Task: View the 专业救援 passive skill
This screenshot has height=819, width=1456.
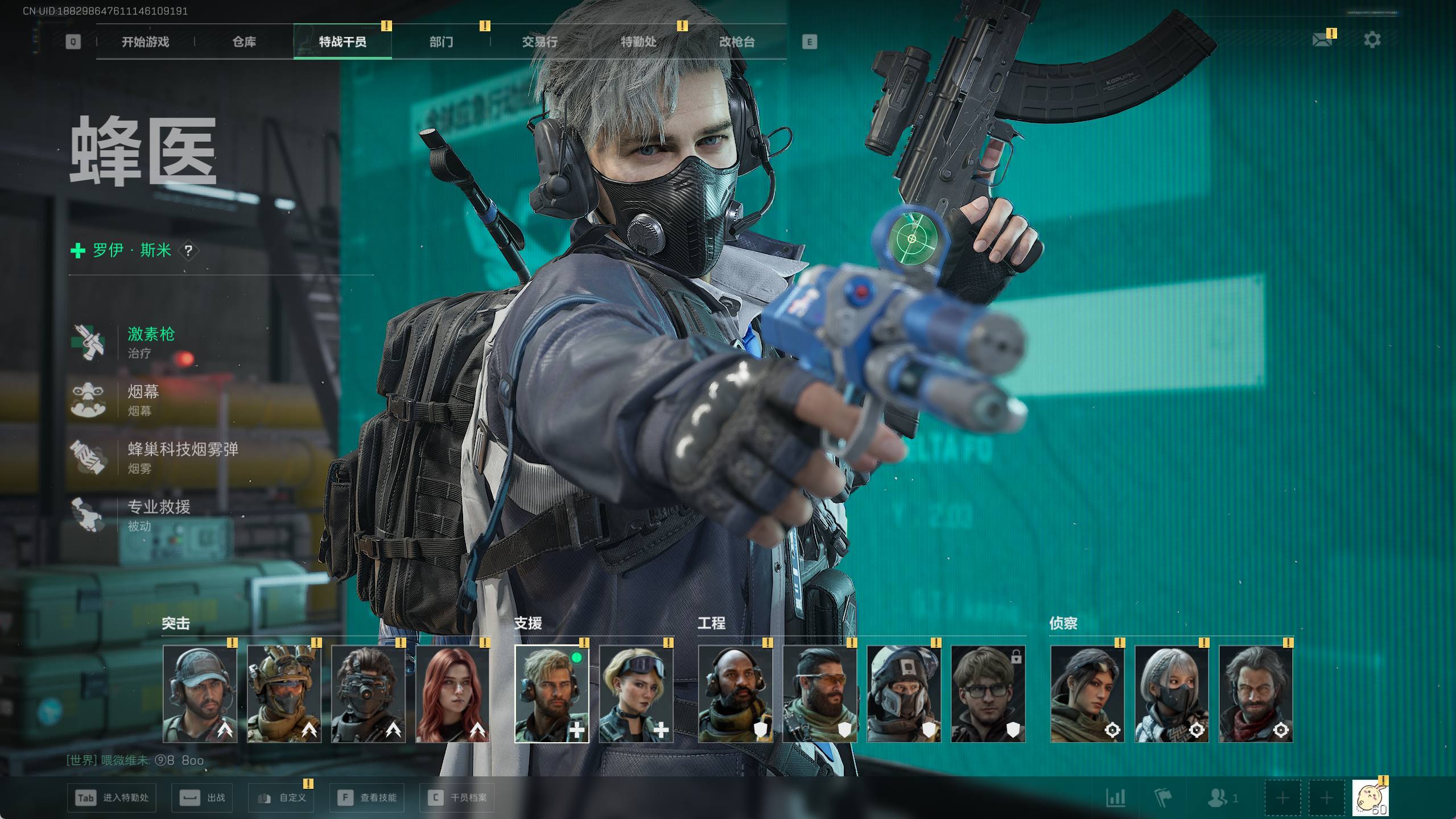Action: [x=158, y=514]
